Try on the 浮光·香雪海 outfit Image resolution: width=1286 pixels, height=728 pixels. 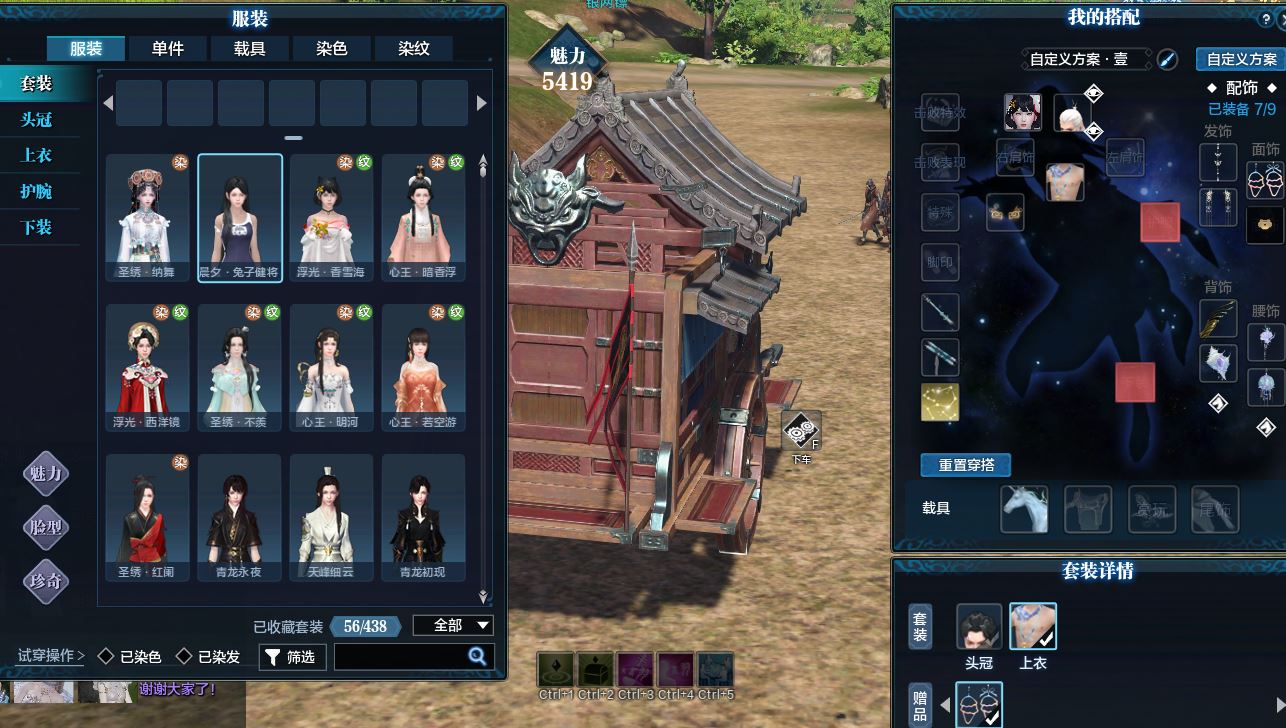point(331,217)
